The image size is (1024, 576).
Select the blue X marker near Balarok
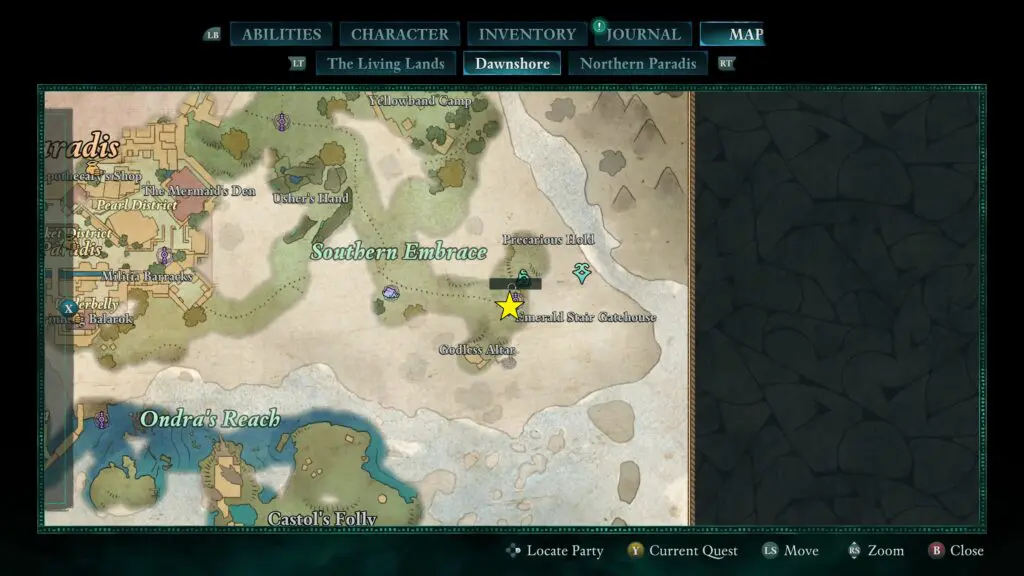(67, 308)
